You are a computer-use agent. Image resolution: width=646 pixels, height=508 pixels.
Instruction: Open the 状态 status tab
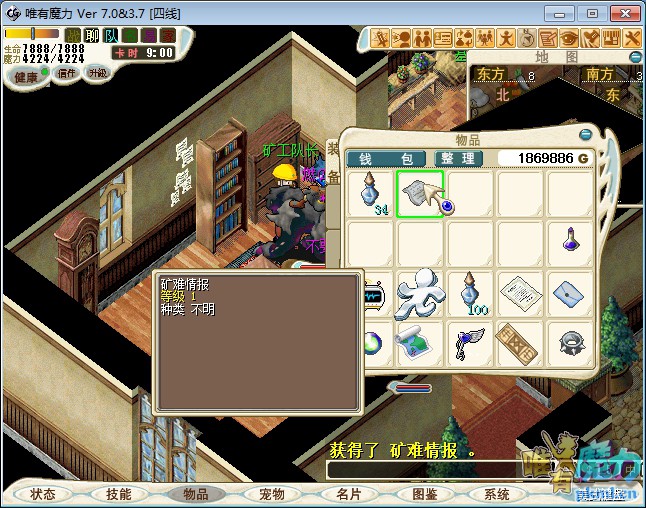click(43, 494)
